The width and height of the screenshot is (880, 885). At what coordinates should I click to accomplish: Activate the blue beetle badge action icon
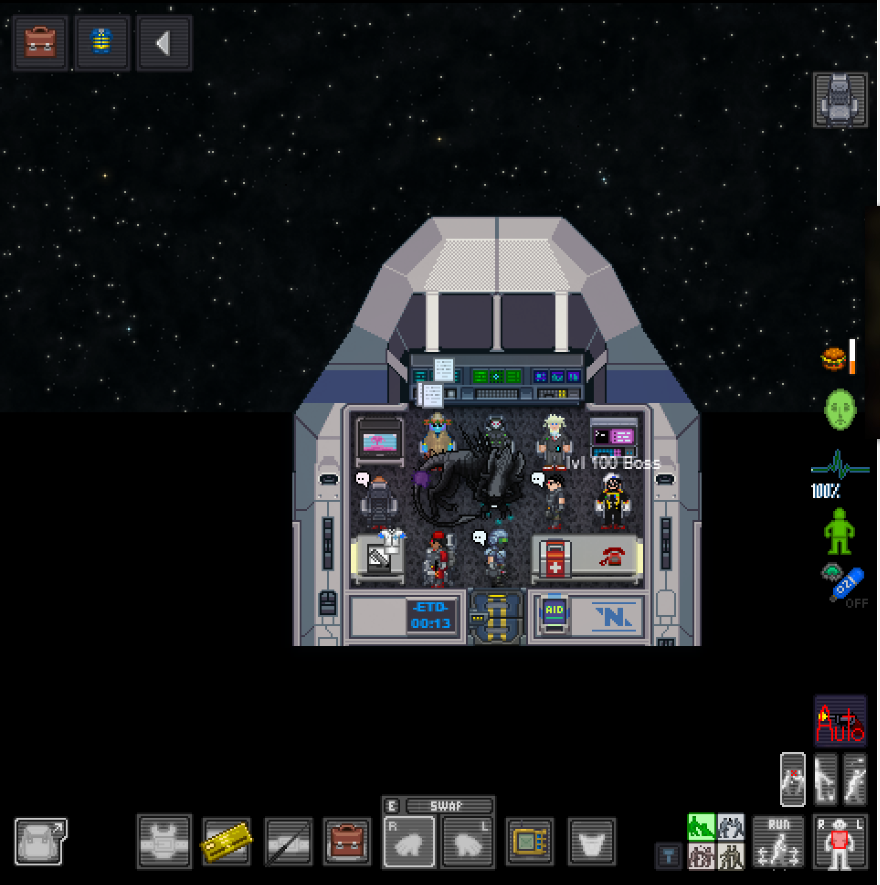click(x=102, y=43)
